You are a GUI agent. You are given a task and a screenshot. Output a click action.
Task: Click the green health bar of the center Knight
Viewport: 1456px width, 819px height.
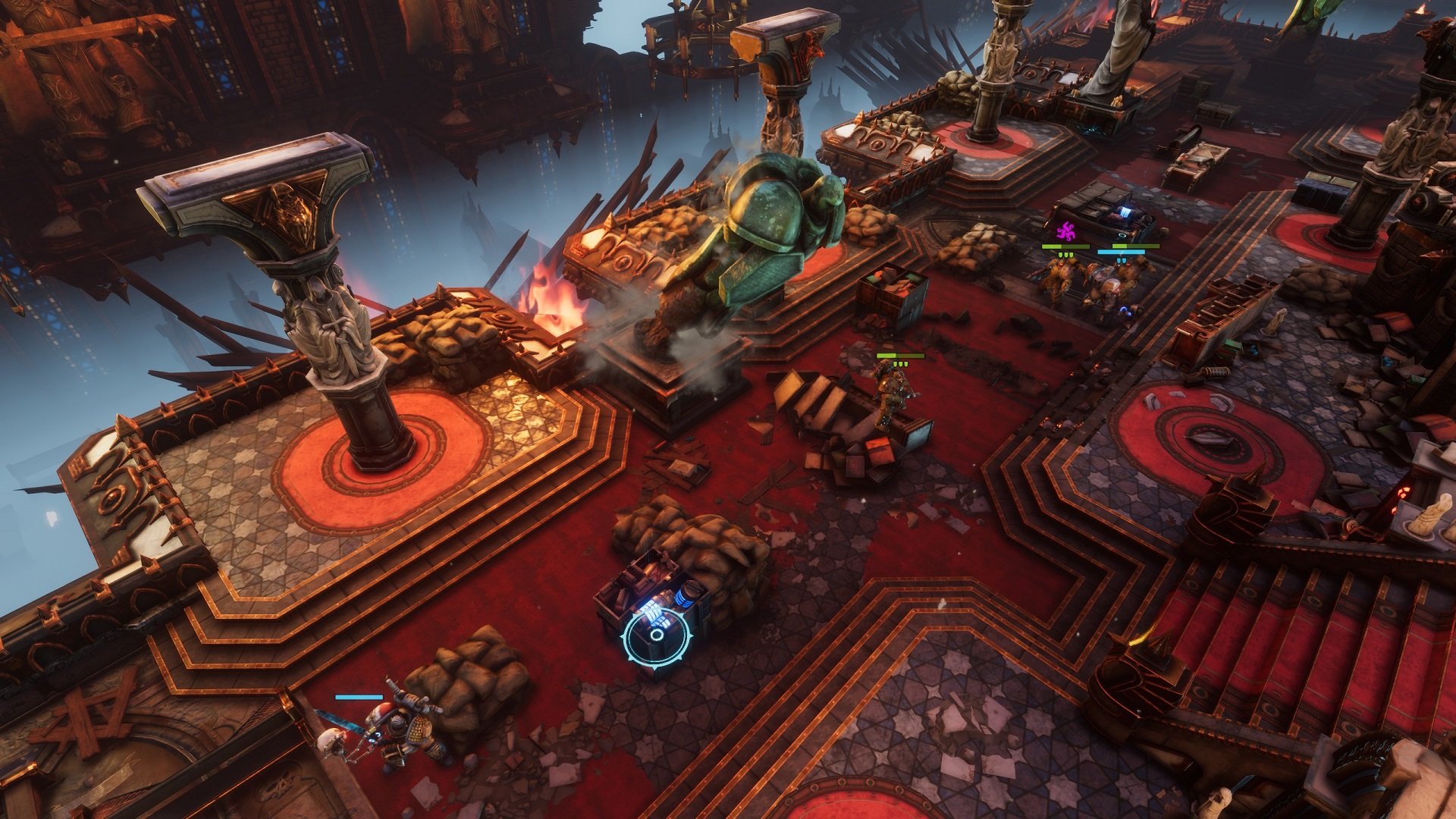900,355
